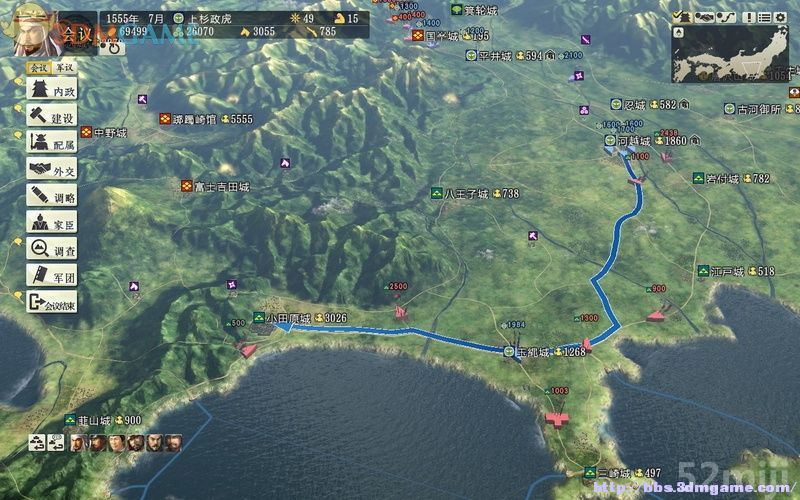Open the 建设 construction menu
Image resolution: width=800 pixels, height=500 pixels.
[53, 118]
